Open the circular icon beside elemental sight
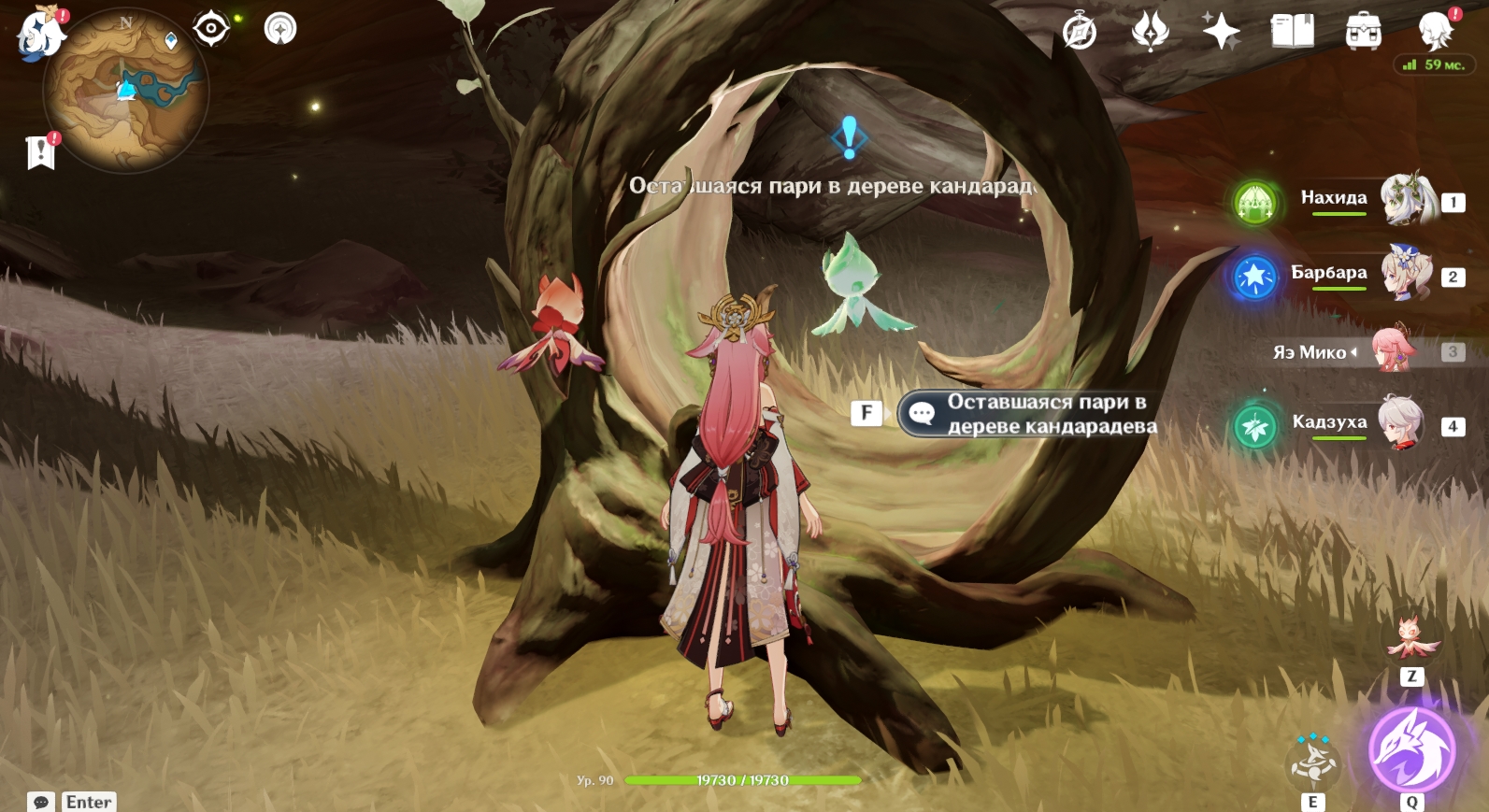 click(280, 29)
